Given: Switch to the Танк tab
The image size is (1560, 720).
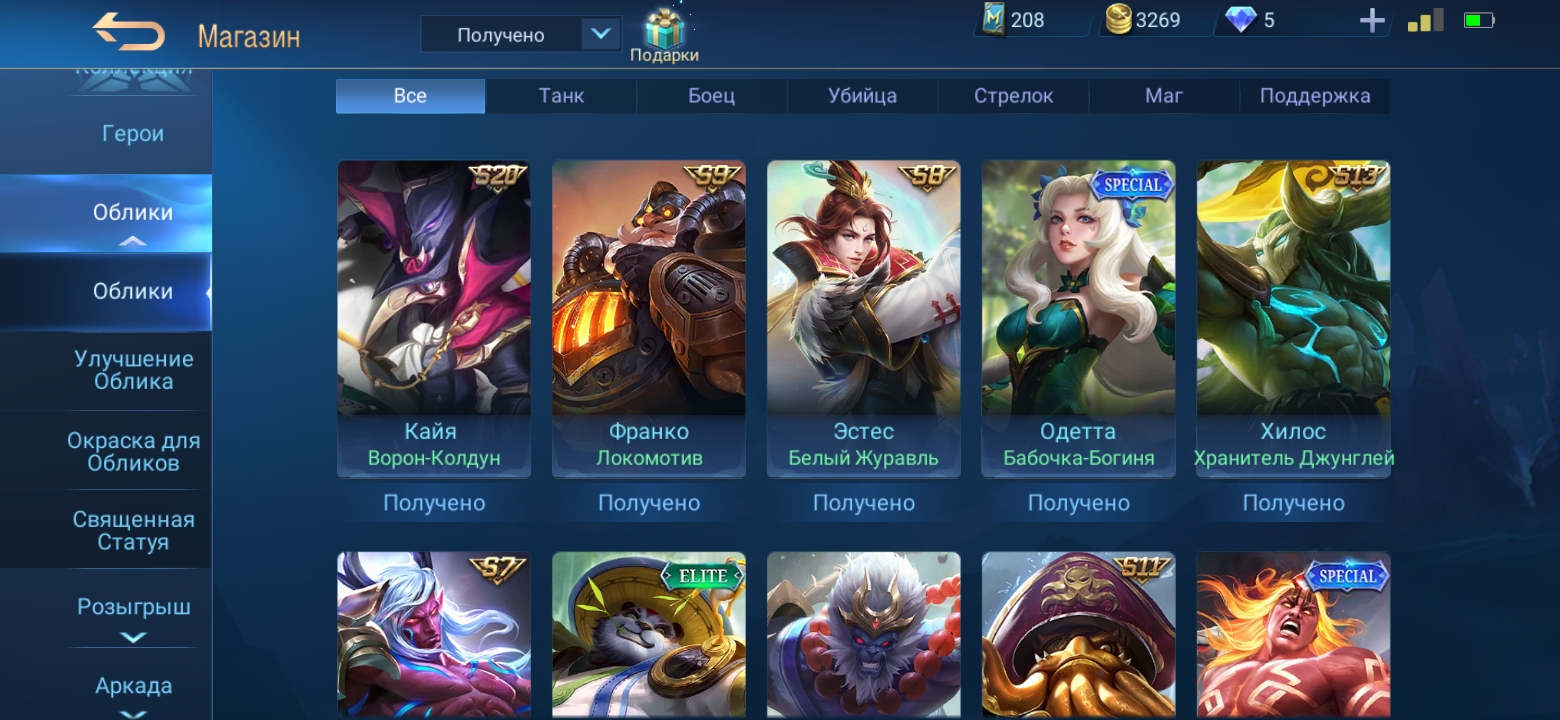Looking at the screenshot, I should tap(561, 96).
